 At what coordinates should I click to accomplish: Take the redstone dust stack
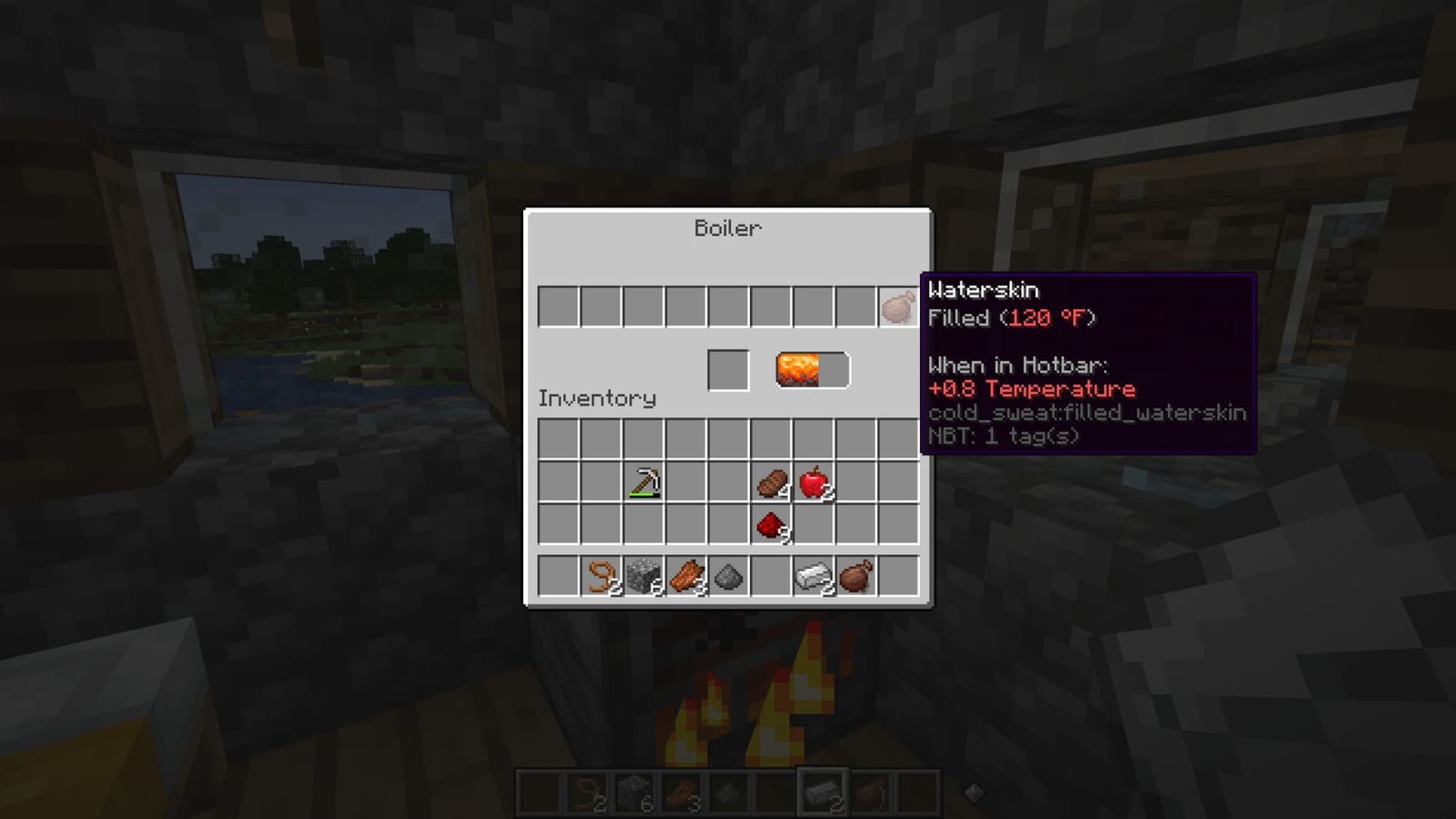(x=771, y=526)
